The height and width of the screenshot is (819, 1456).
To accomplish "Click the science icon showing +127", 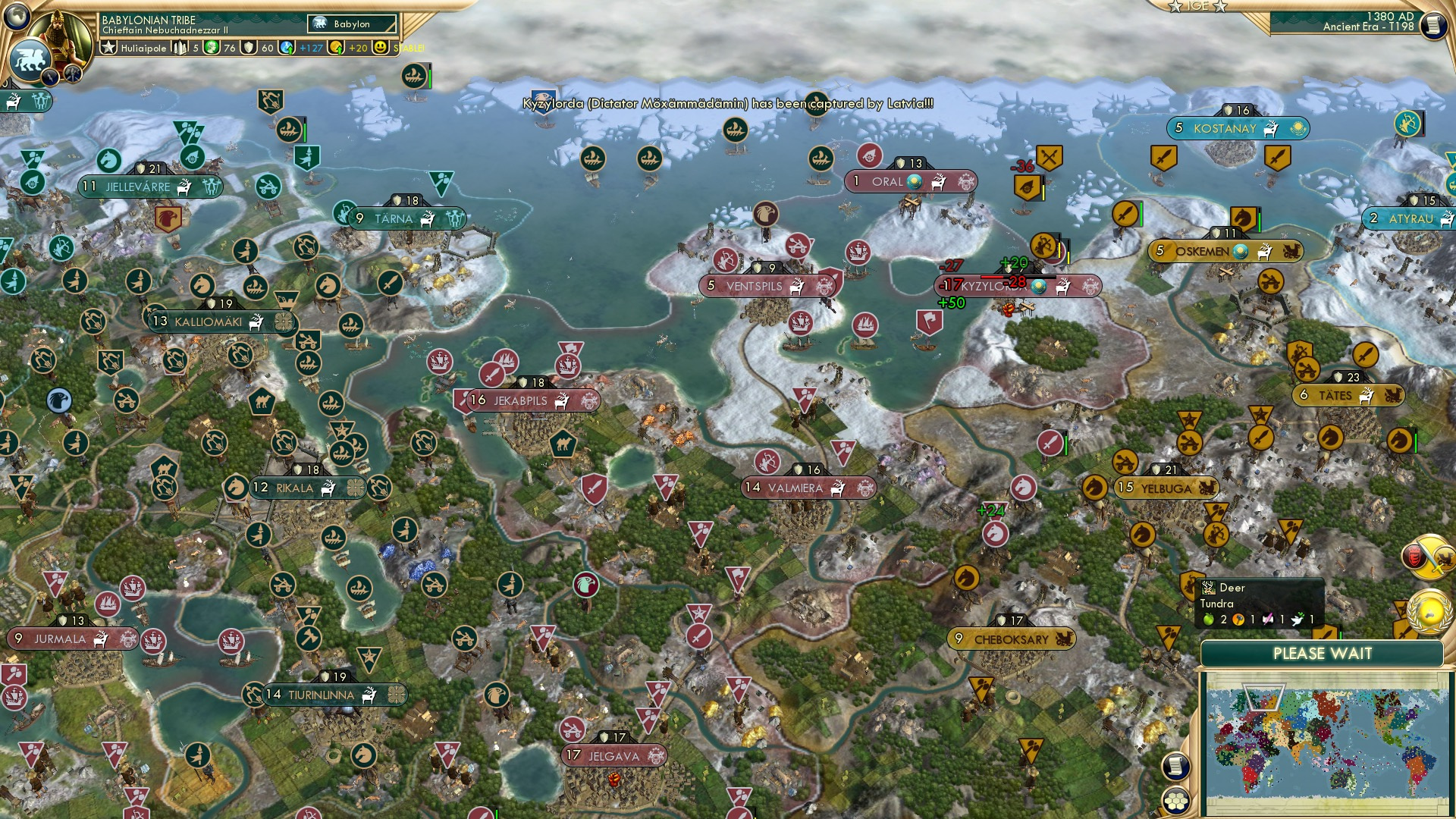I will tap(287, 47).
